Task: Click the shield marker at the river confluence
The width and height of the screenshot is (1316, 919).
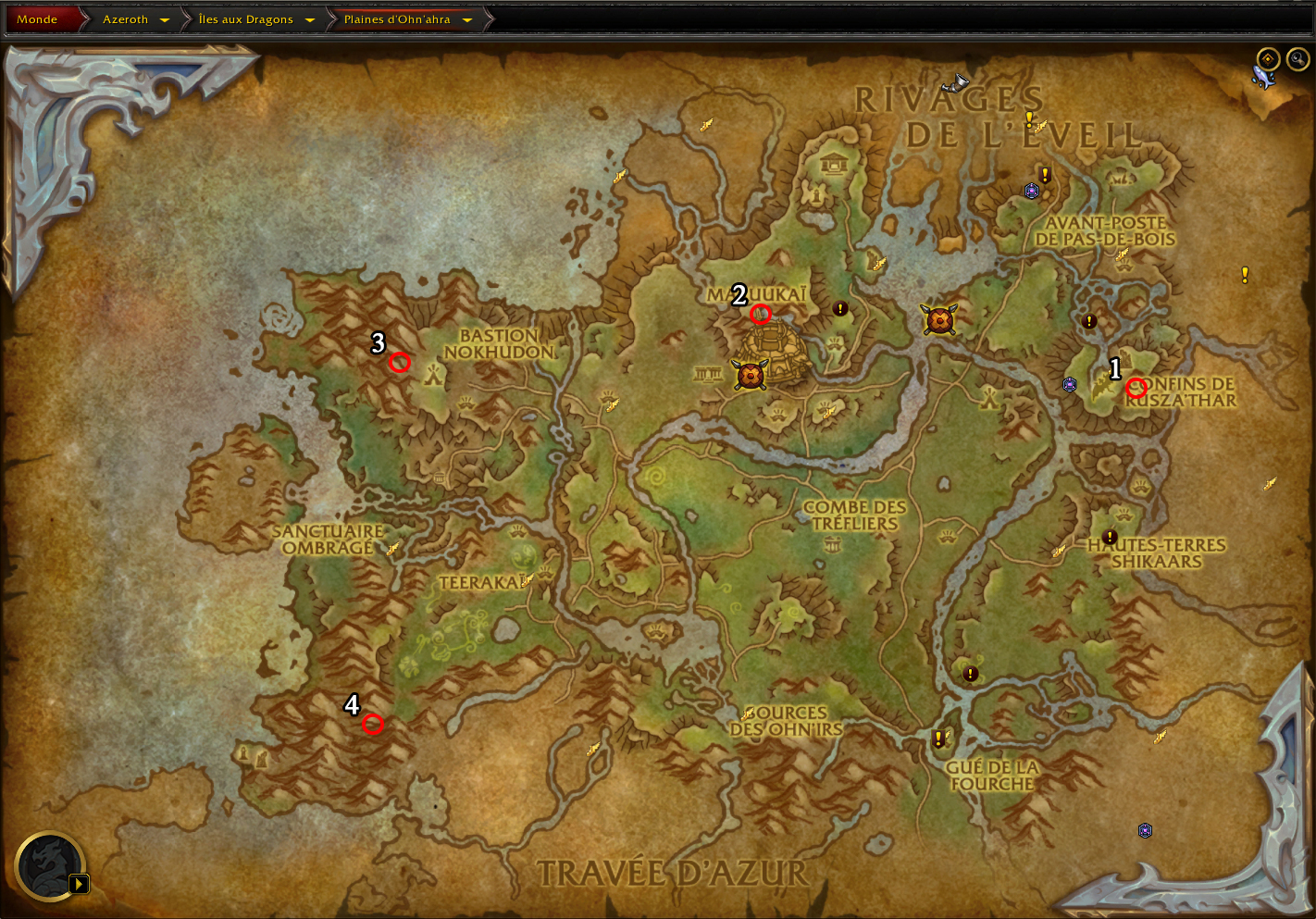Action: [939, 320]
